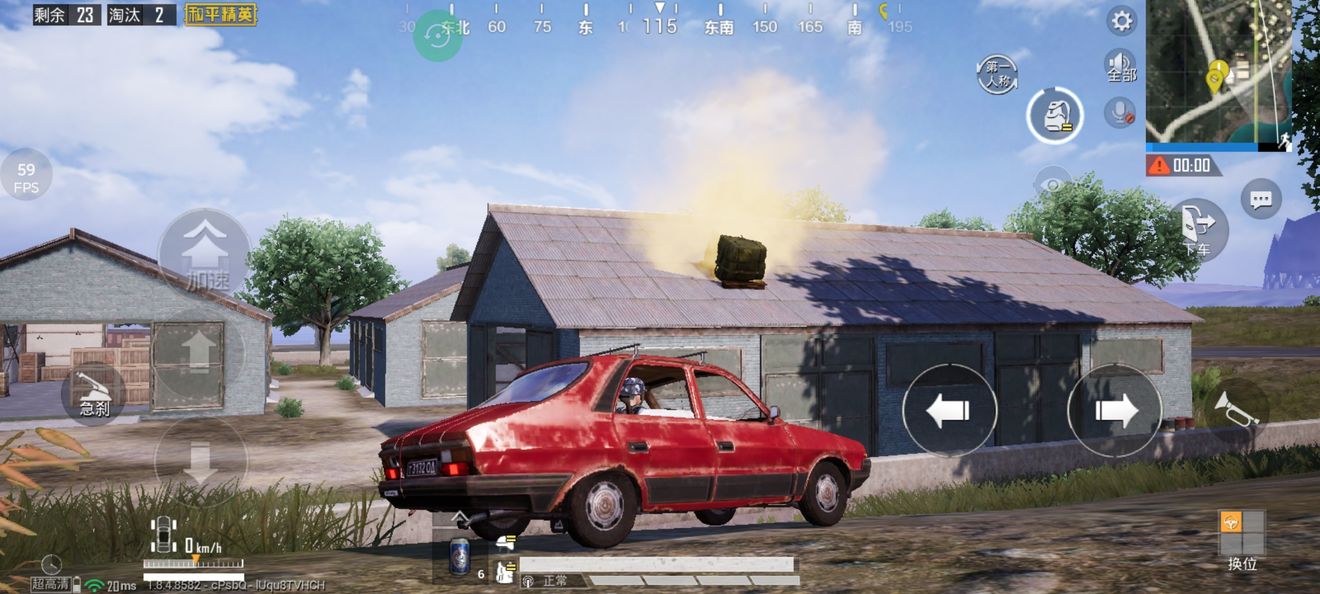This screenshot has height=594, width=1320.
Task: Exit the vehicle with 下车
Action: pyautogui.click(x=1199, y=228)
